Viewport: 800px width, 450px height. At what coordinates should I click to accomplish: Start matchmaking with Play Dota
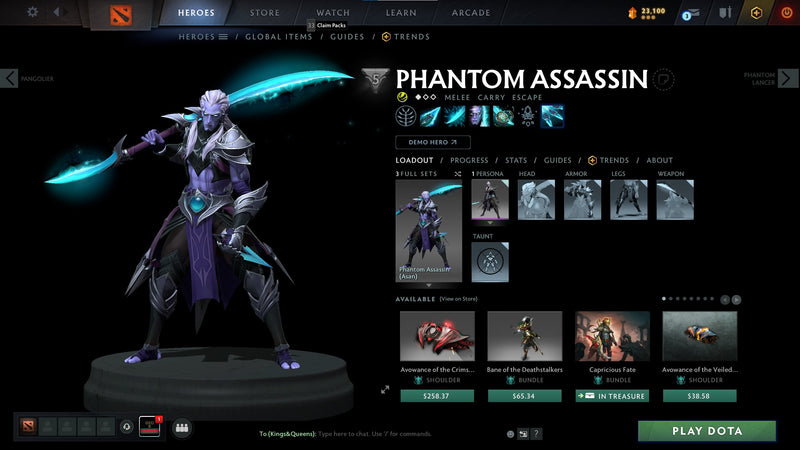(x=707, y=431)
